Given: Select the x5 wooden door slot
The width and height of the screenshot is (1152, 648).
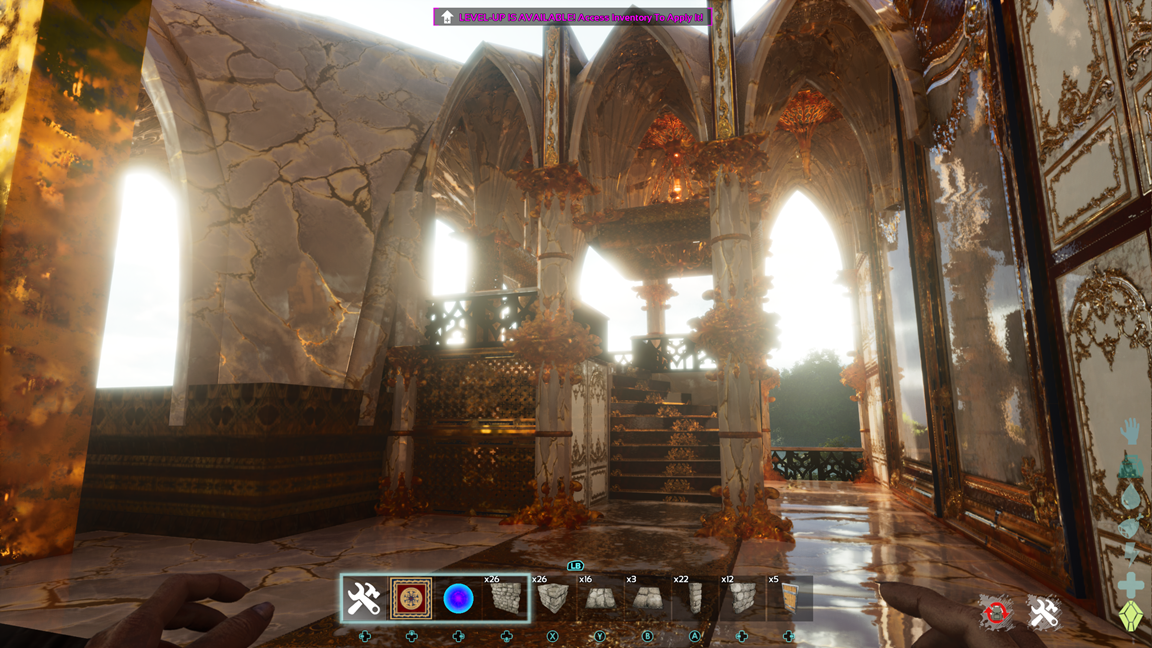Looking at the screenshot, I should pos(787,599).
